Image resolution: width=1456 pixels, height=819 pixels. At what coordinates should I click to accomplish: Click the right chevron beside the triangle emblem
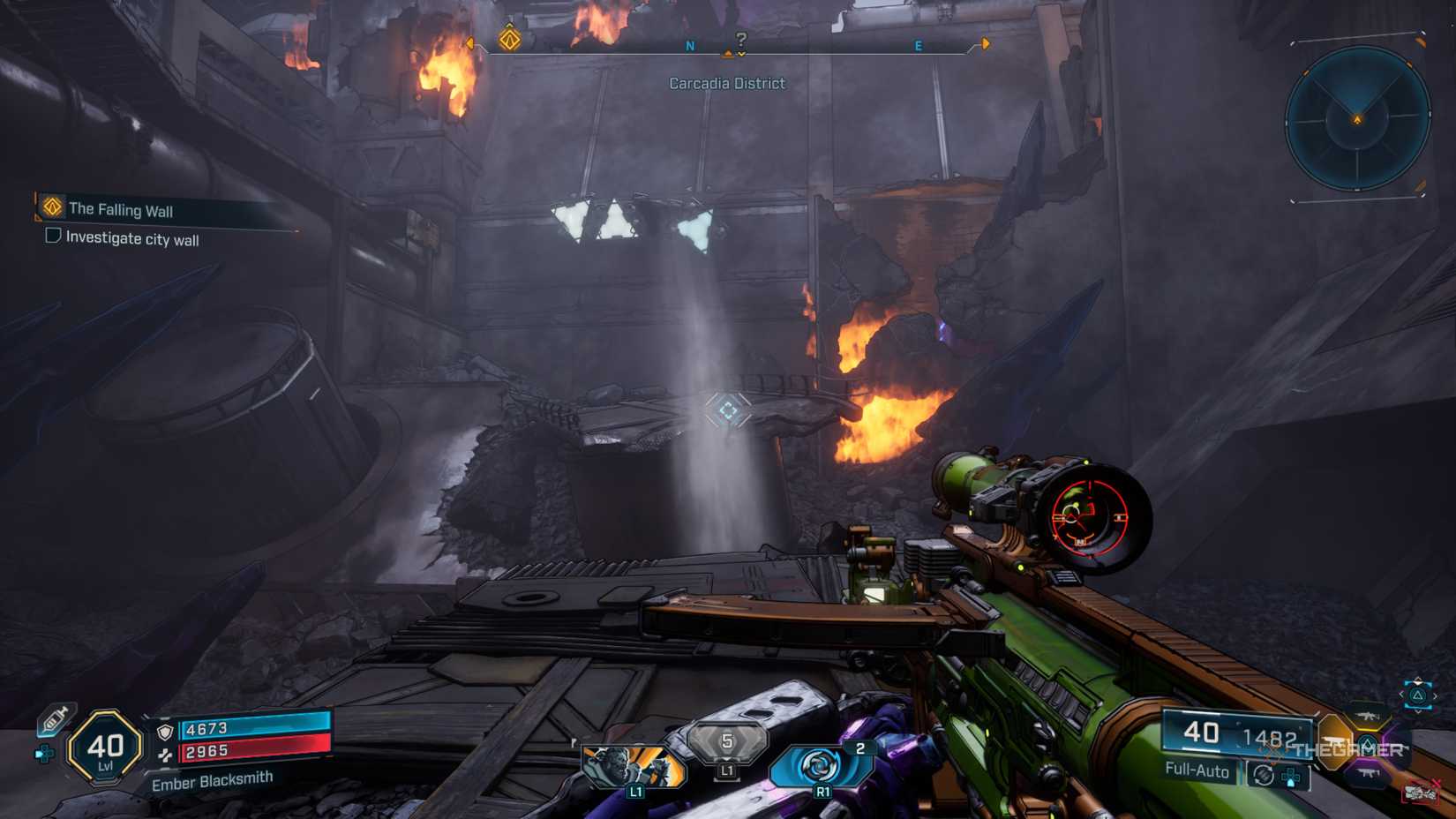1436,695
